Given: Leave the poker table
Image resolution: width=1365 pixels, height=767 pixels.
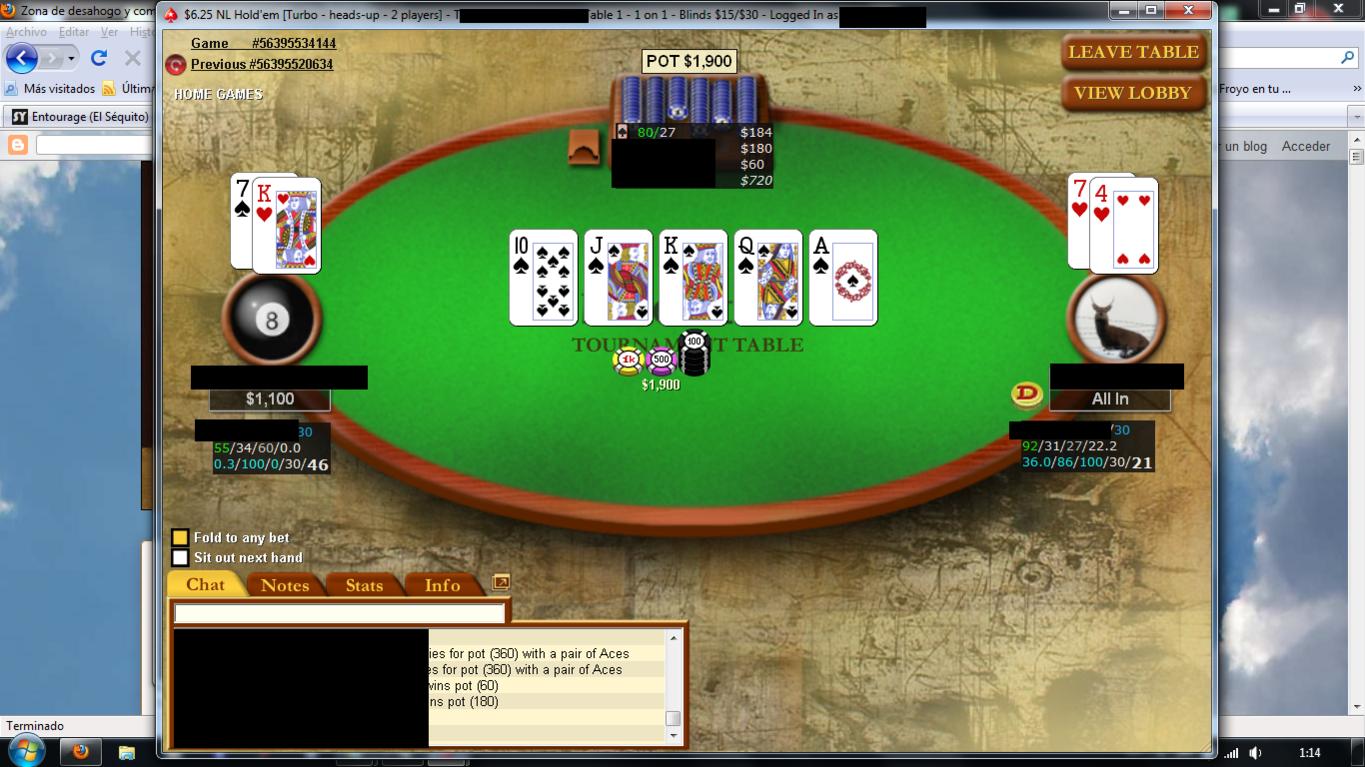Looking at the screenshot, I should (1133, 52).
